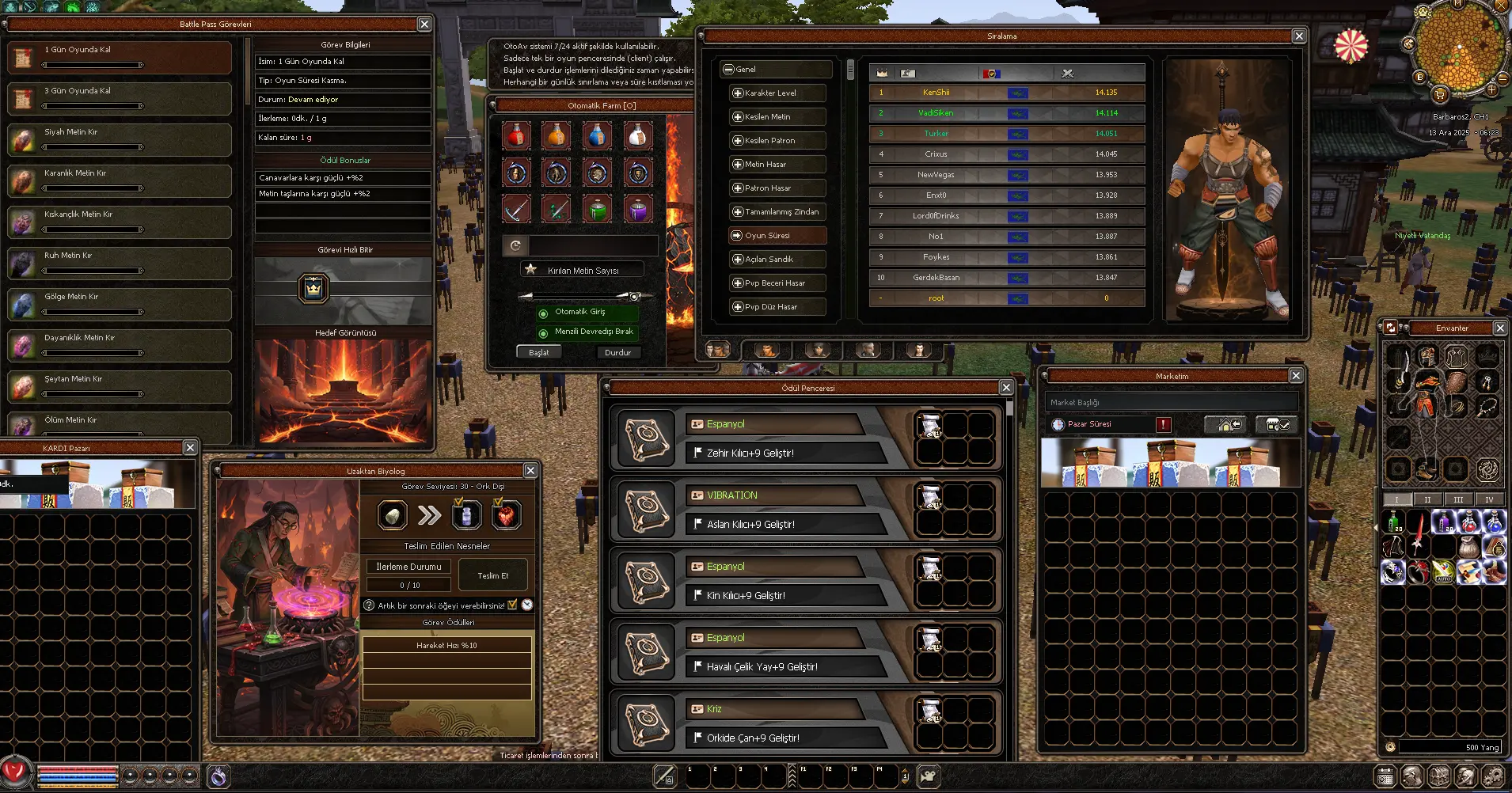1512x793 pixels.
Task: Switch to inventory page II
Action: pyautogui.click(x=1427, y=499)
